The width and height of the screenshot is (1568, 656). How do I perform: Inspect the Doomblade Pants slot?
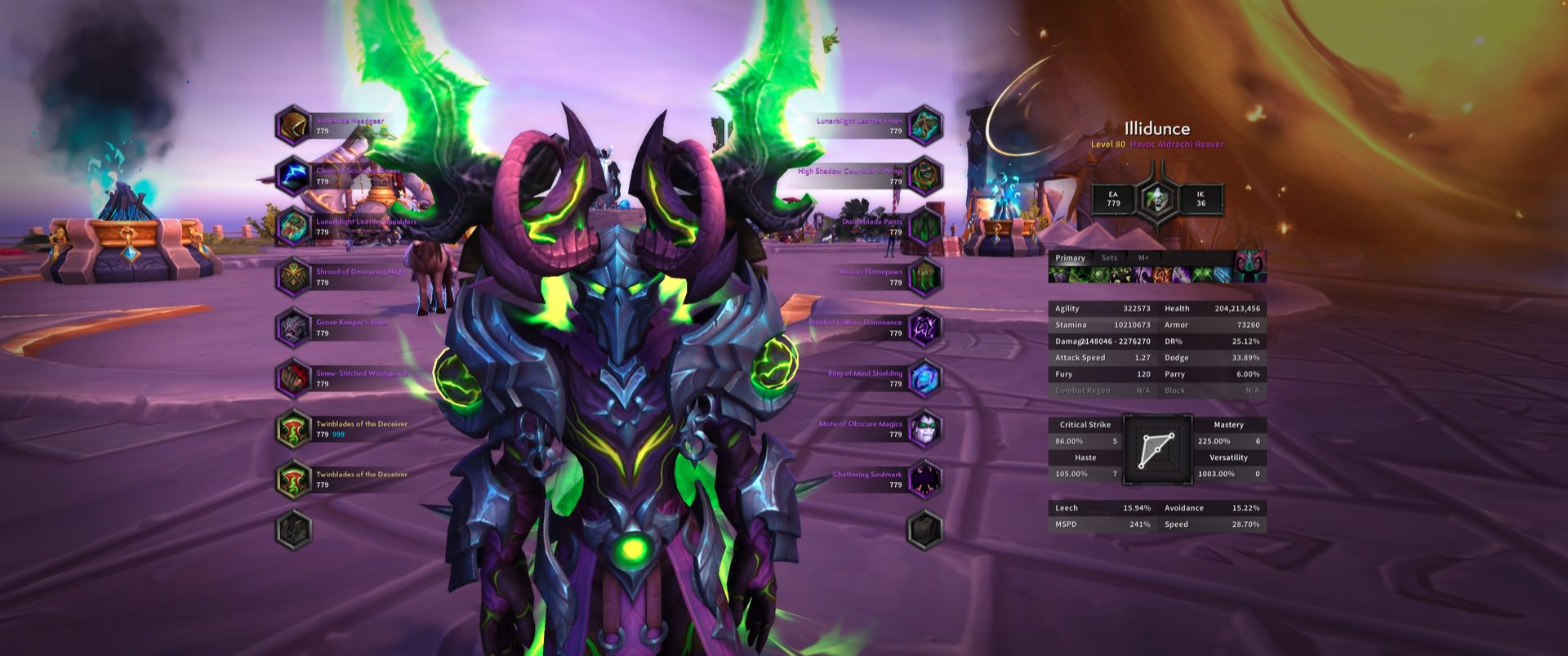tap(925, 227)
